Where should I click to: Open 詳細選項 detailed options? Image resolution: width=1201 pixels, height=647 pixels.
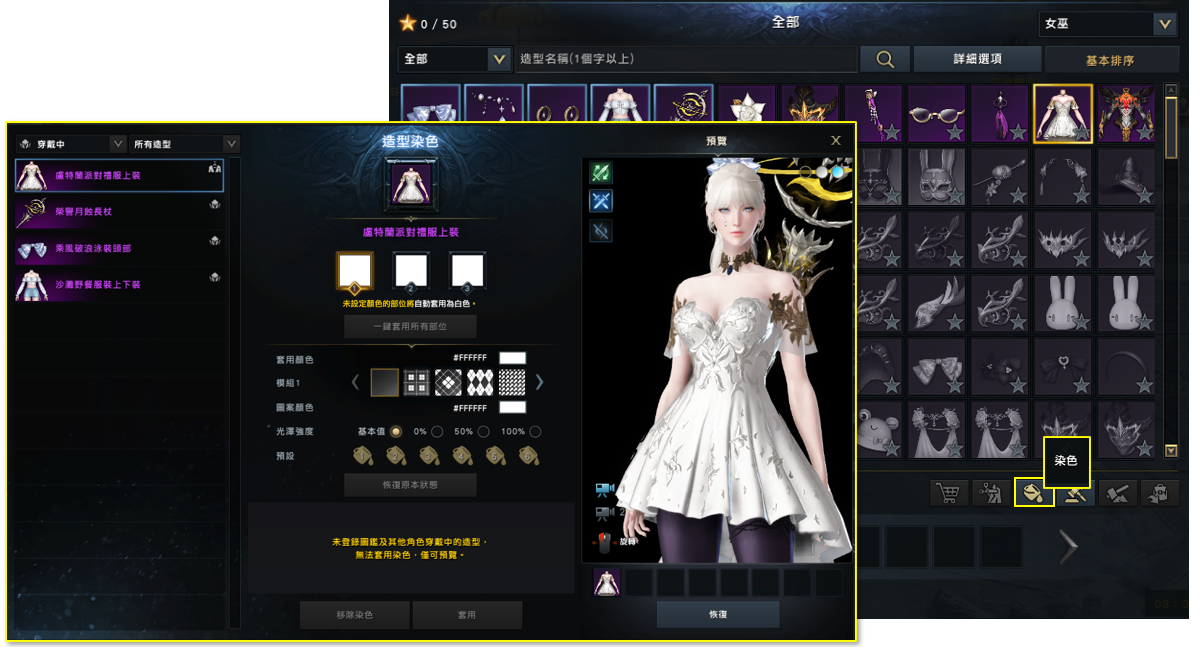point(976,59)
